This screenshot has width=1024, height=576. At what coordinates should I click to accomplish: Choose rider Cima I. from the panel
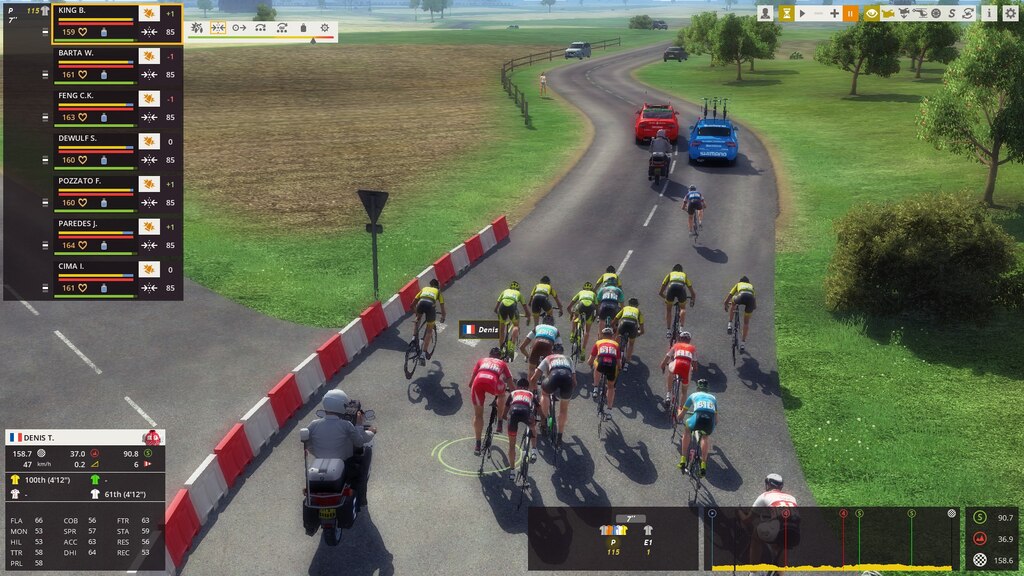94,267
